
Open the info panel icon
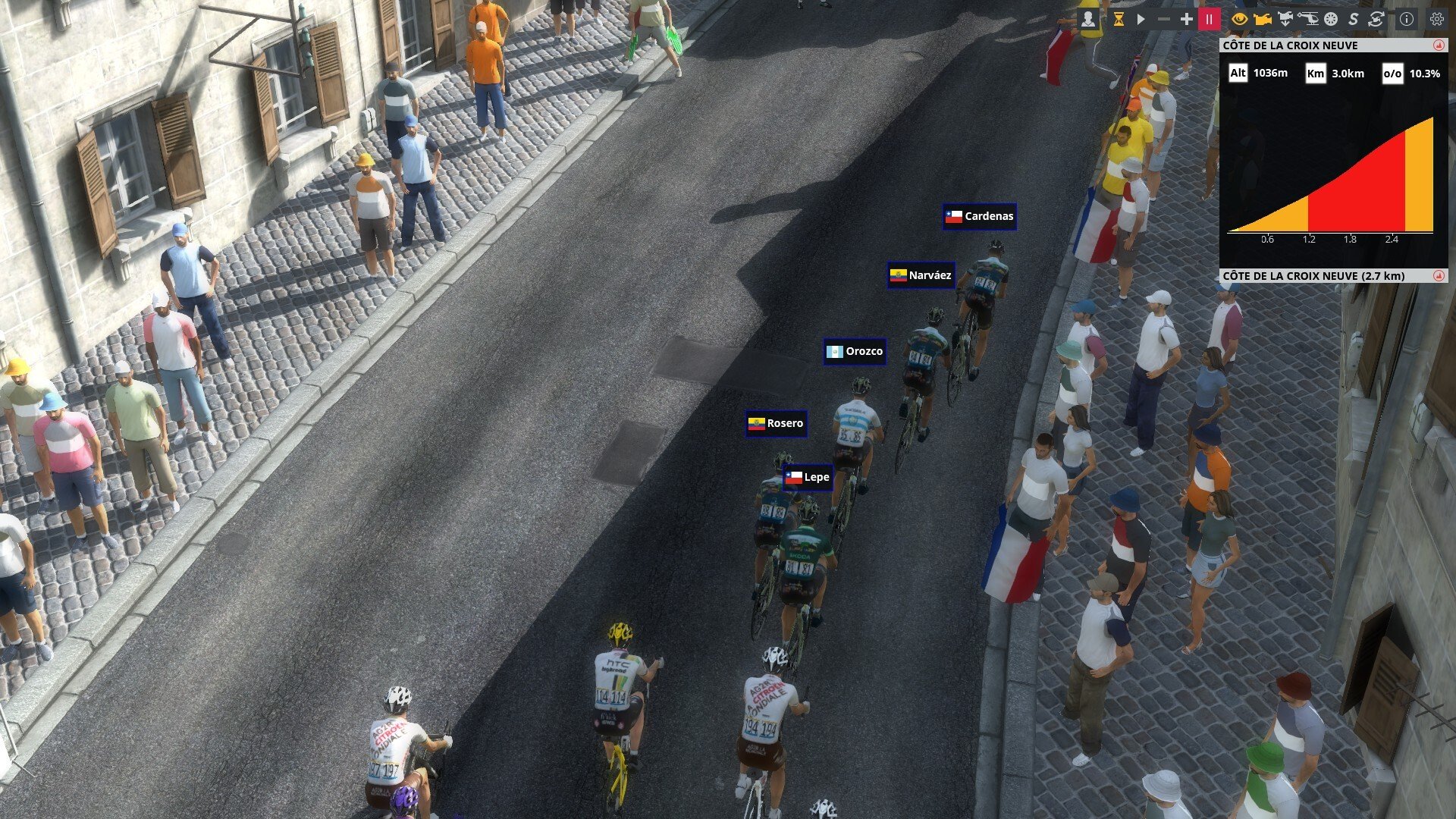point(1406,20)
